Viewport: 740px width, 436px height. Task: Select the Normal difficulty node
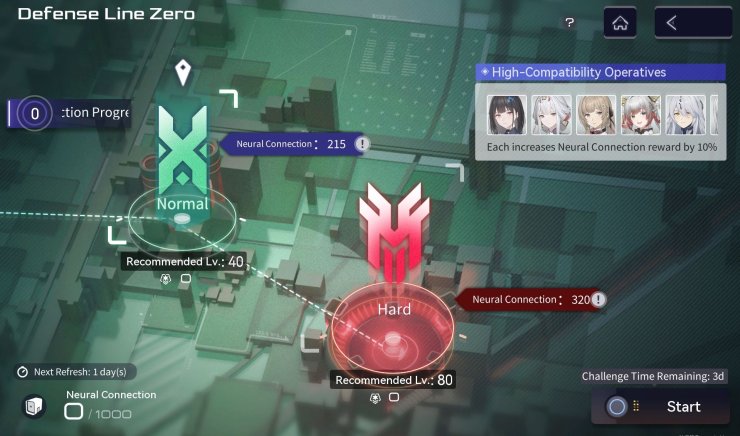182,204
